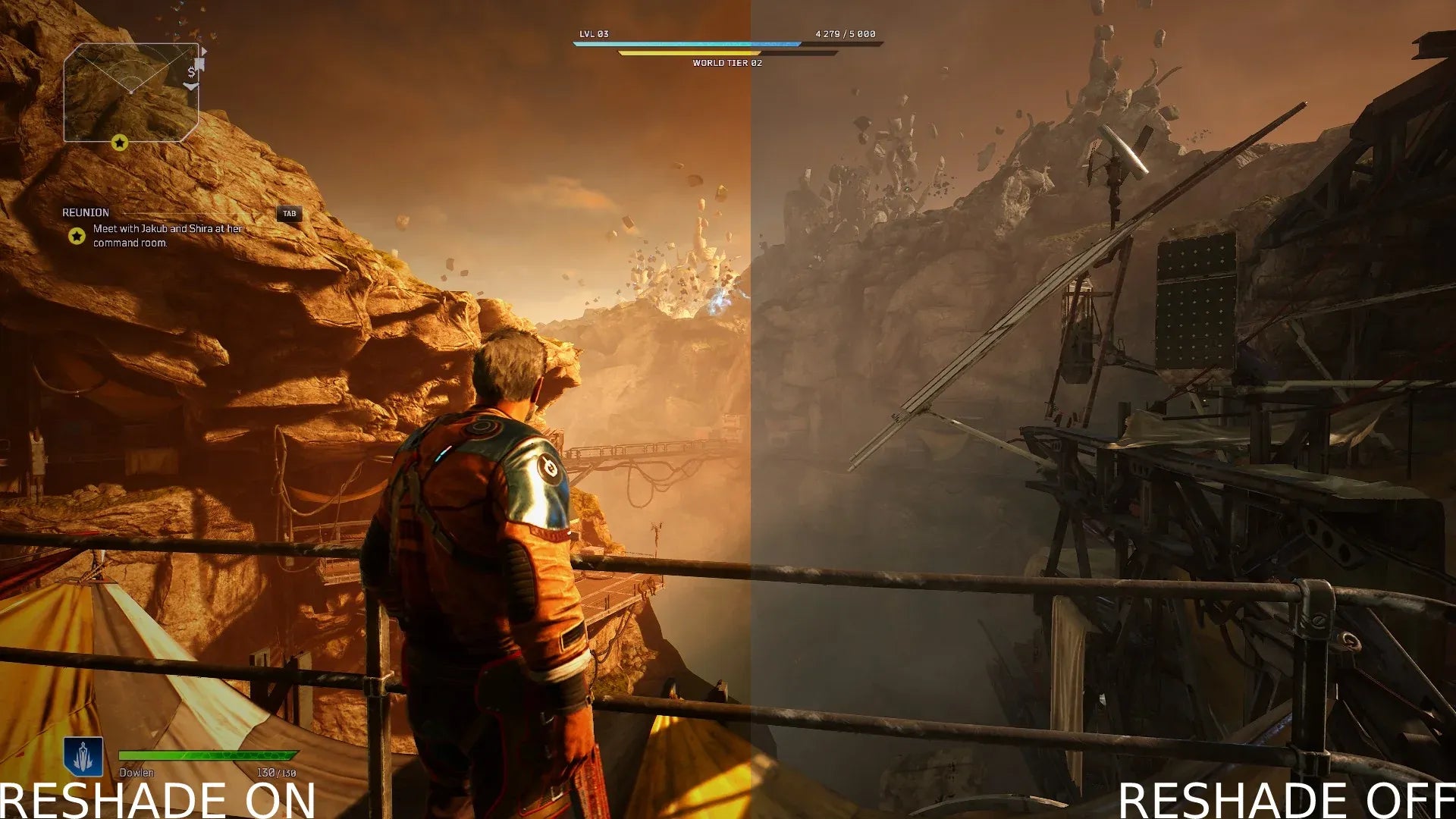Click the TAB keybind prompt next to REUNION
This screenshot has width=1456, height=819.
pos(290,214)
